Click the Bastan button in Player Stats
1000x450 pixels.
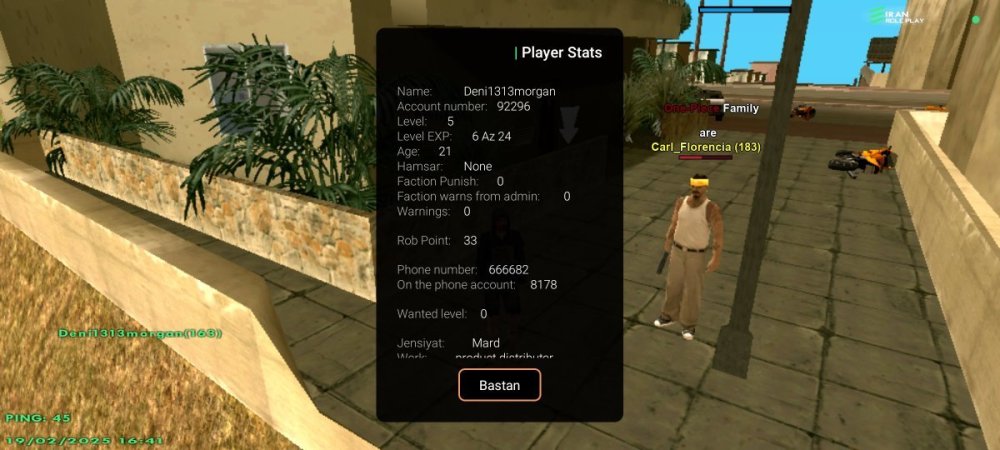499,385
